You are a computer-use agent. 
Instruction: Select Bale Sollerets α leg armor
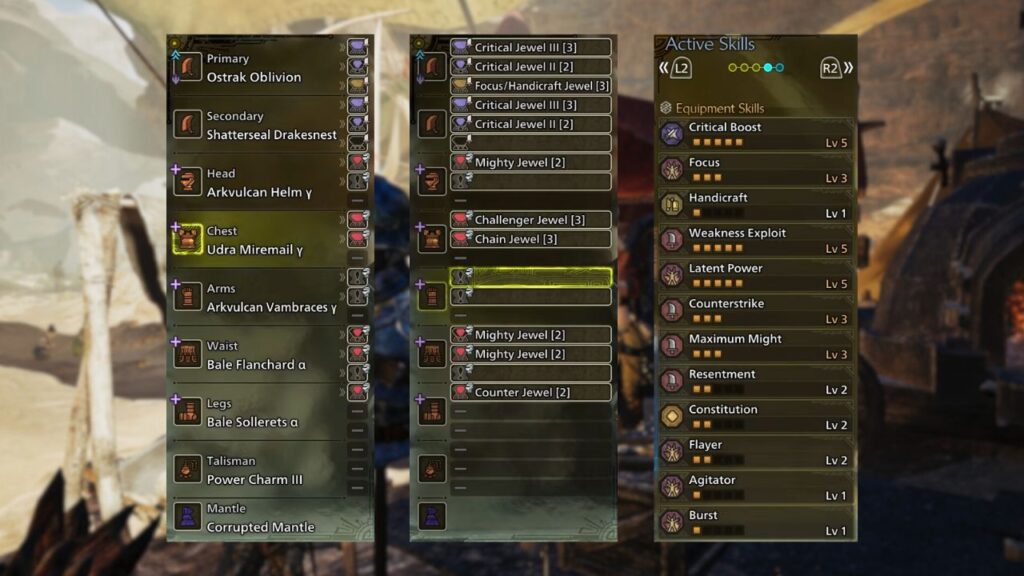253,413
